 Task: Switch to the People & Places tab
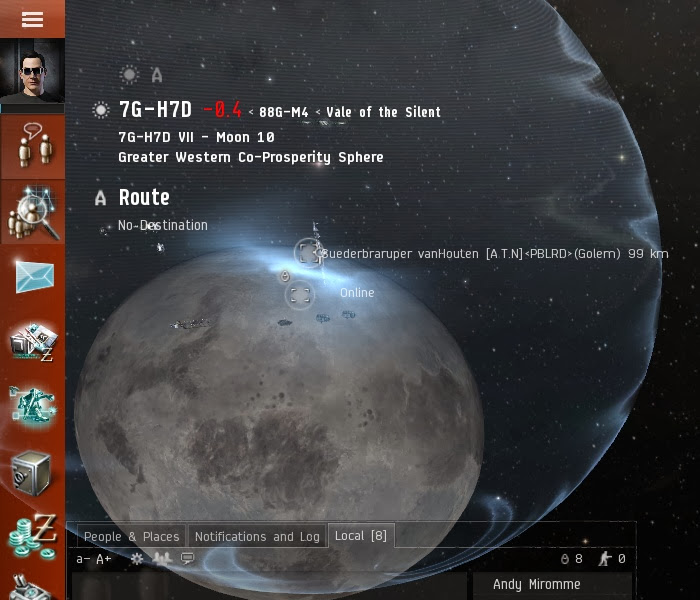[x=131, y=537]
